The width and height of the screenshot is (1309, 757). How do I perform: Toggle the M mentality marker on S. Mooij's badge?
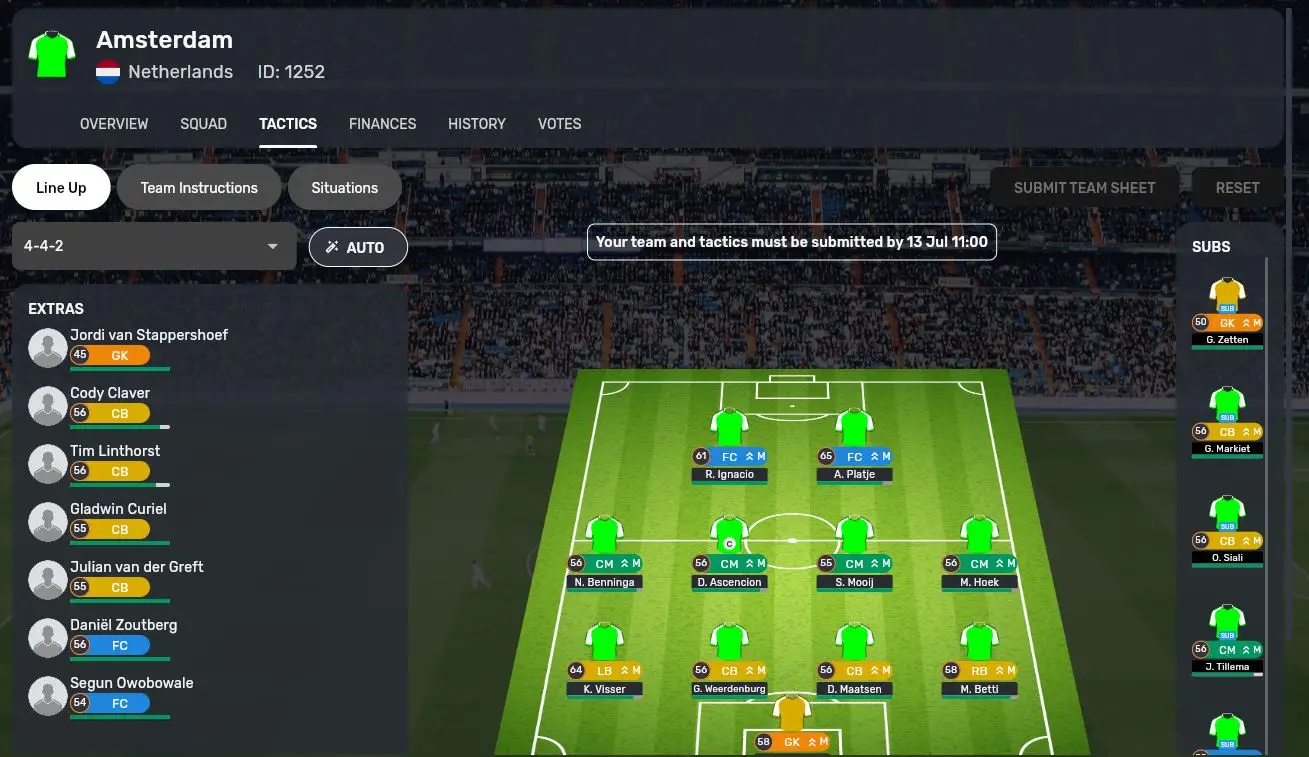[884, 563]
